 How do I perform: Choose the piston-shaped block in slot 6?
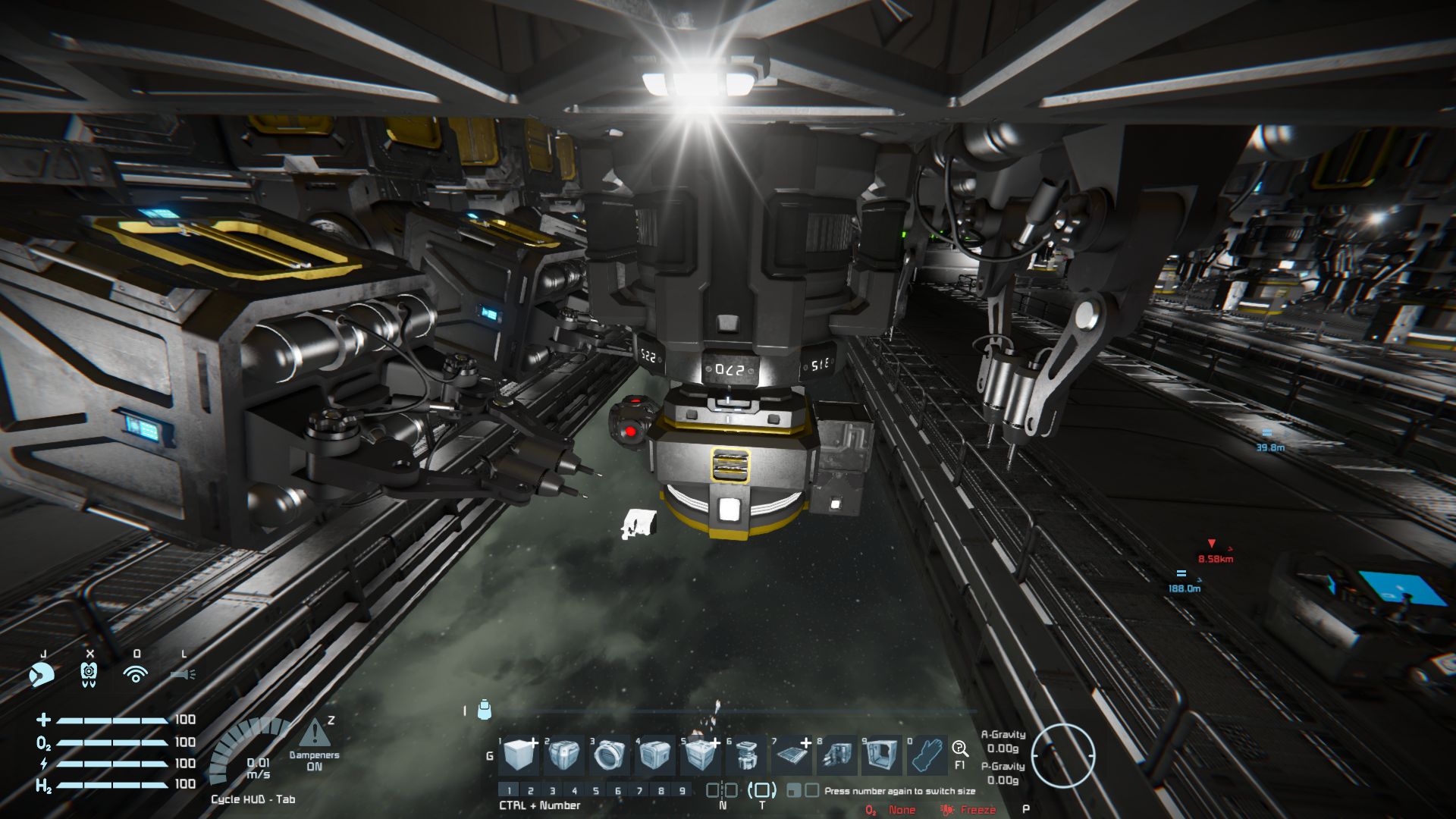click(746, 755)
